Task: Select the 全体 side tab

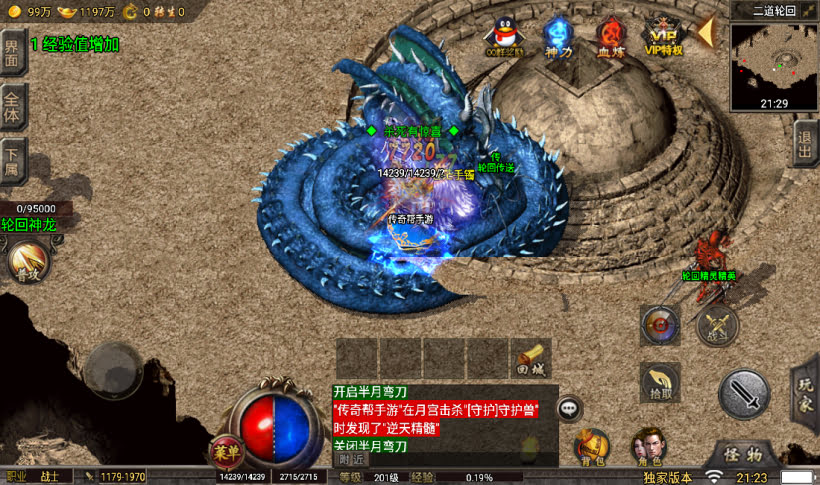Action: (12, 107)
